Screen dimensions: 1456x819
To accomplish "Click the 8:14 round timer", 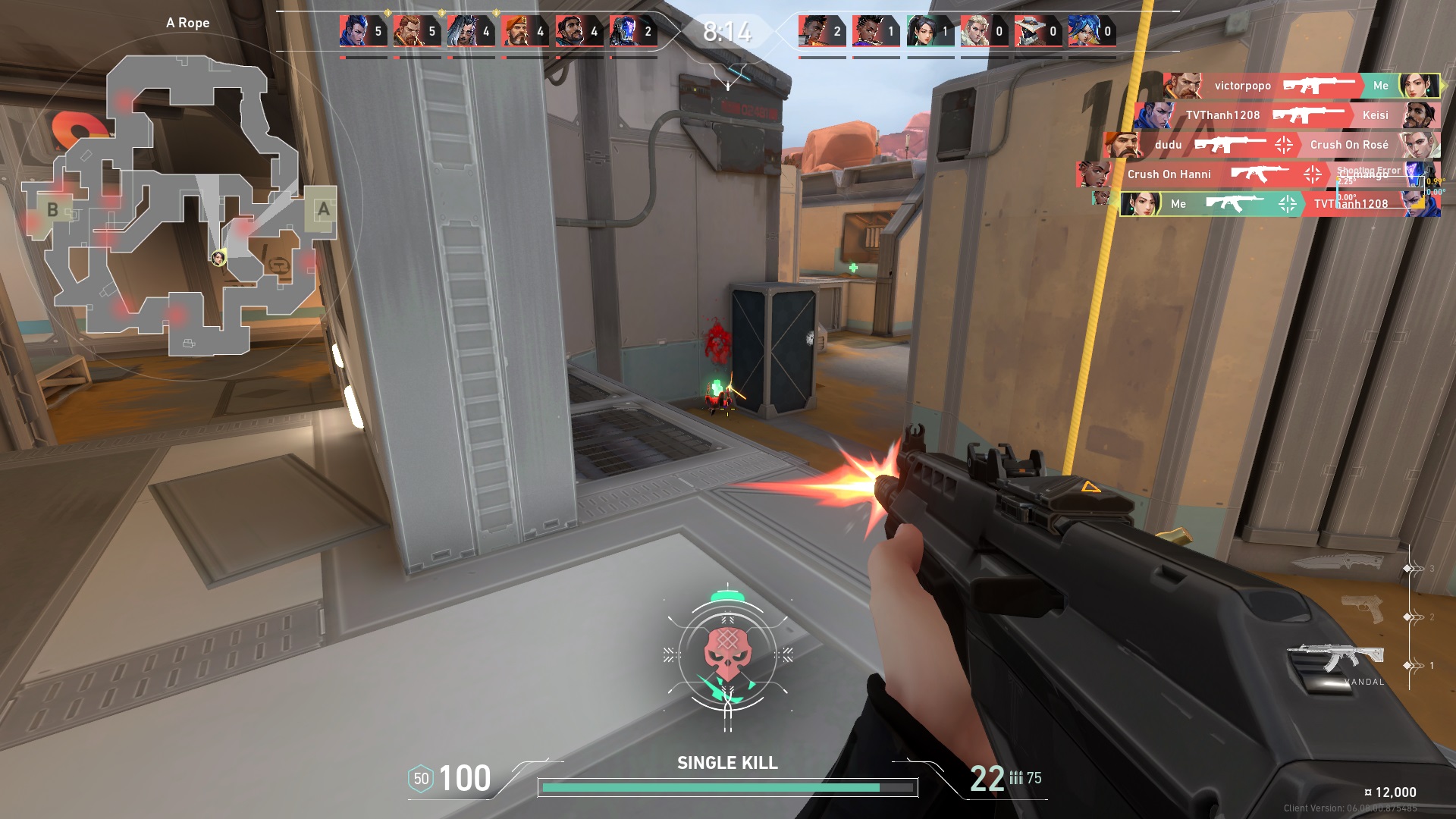I will (x=726, y=31).
